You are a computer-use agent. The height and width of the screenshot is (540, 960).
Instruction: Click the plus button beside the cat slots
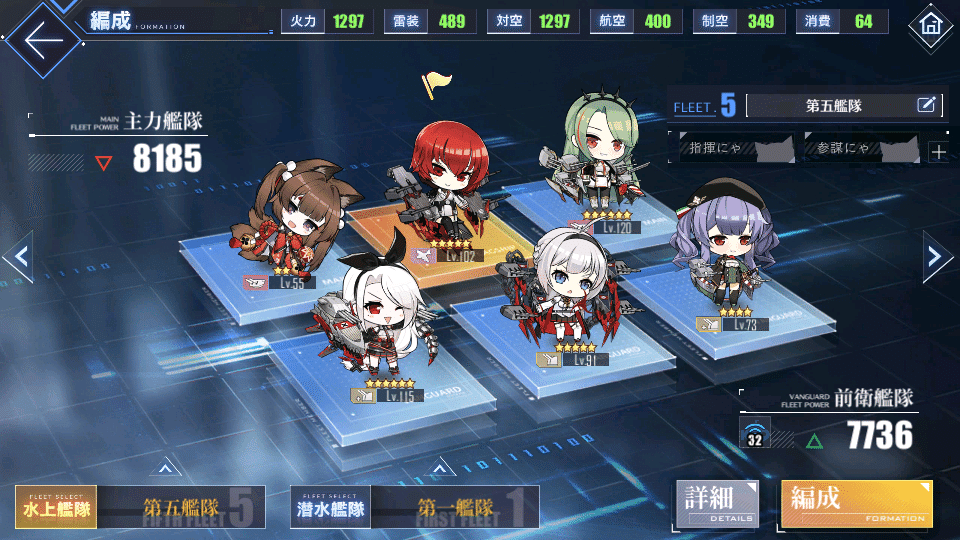click(x=938, y=152)
